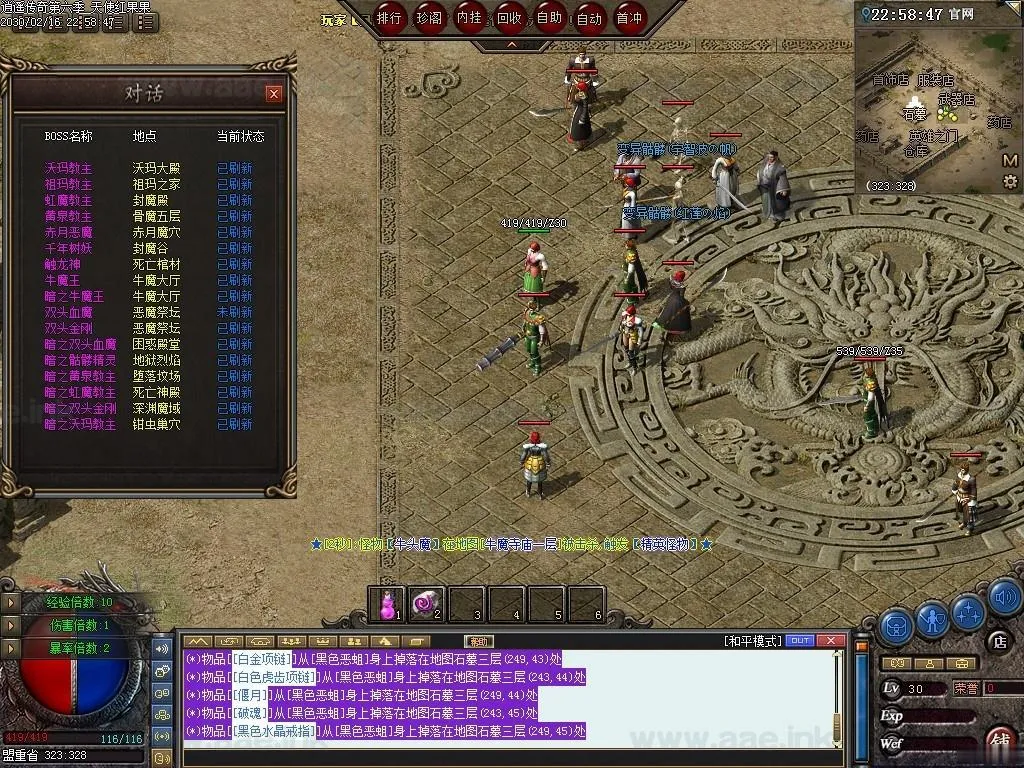Close the chat panel with the red X

point(829,640)
